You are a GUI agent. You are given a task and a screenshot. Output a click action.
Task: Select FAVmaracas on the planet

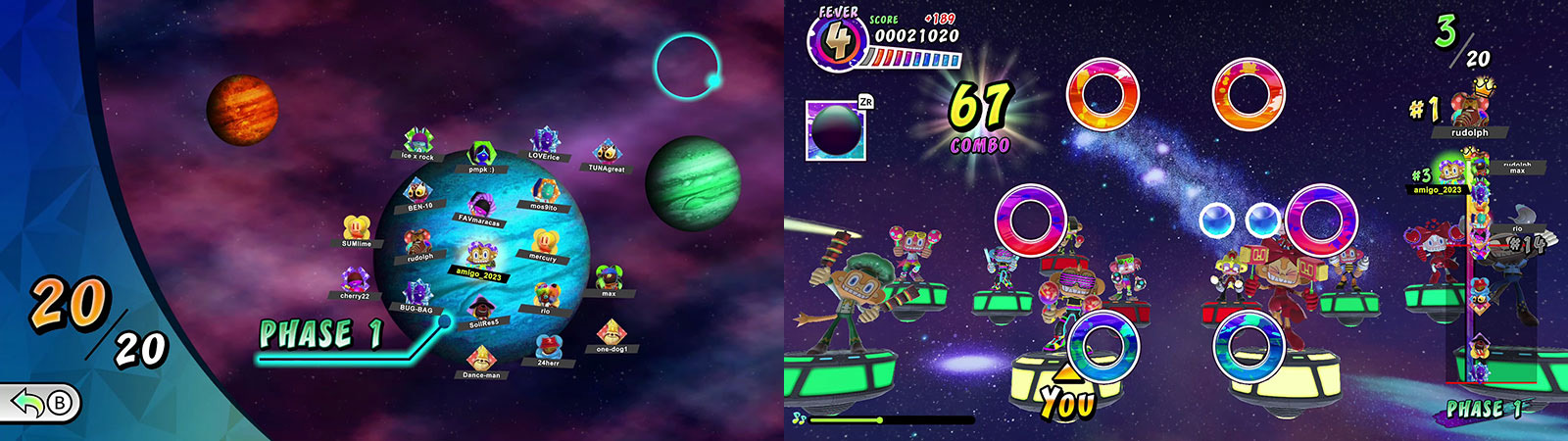[479, 206]
